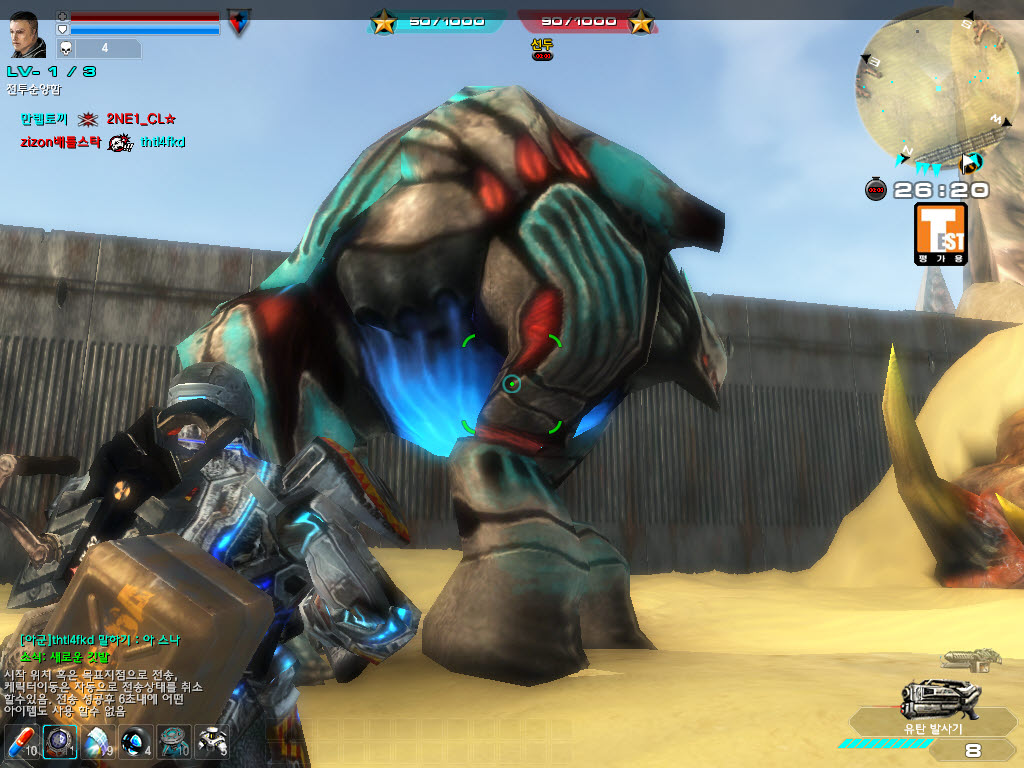This screenshot has height=768, width=1024.
Task: Click the orange TEST badge
Action: coord(940,233)
